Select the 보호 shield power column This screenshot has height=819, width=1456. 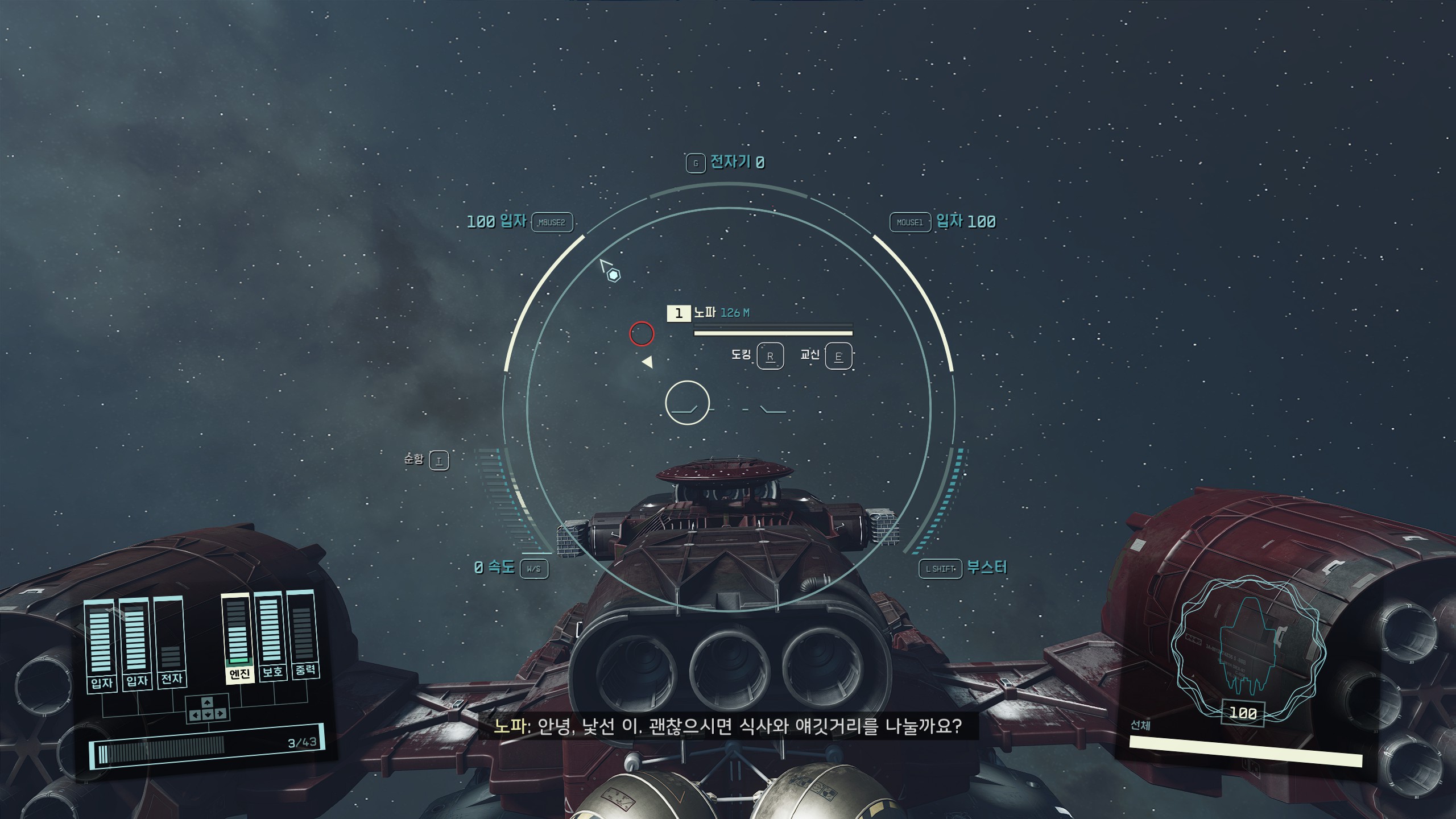click(271, 634)
